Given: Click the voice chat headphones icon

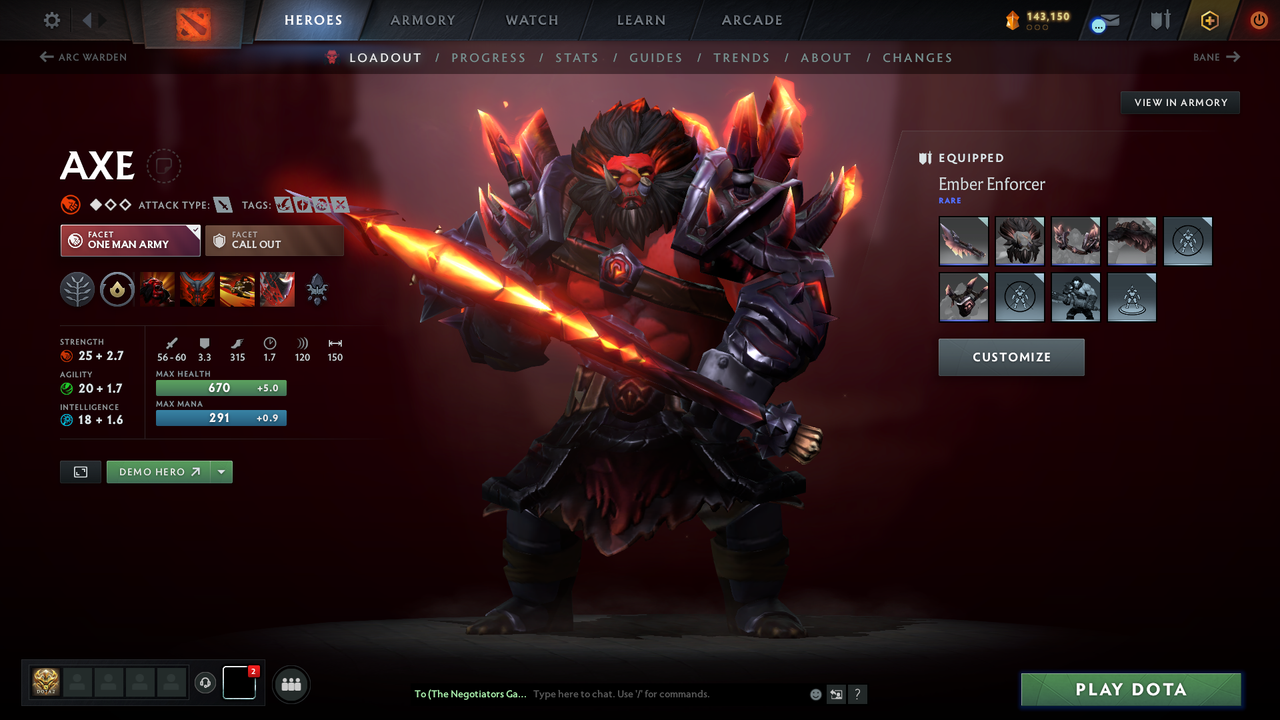Looking at the screenshot, I should 207,683.
